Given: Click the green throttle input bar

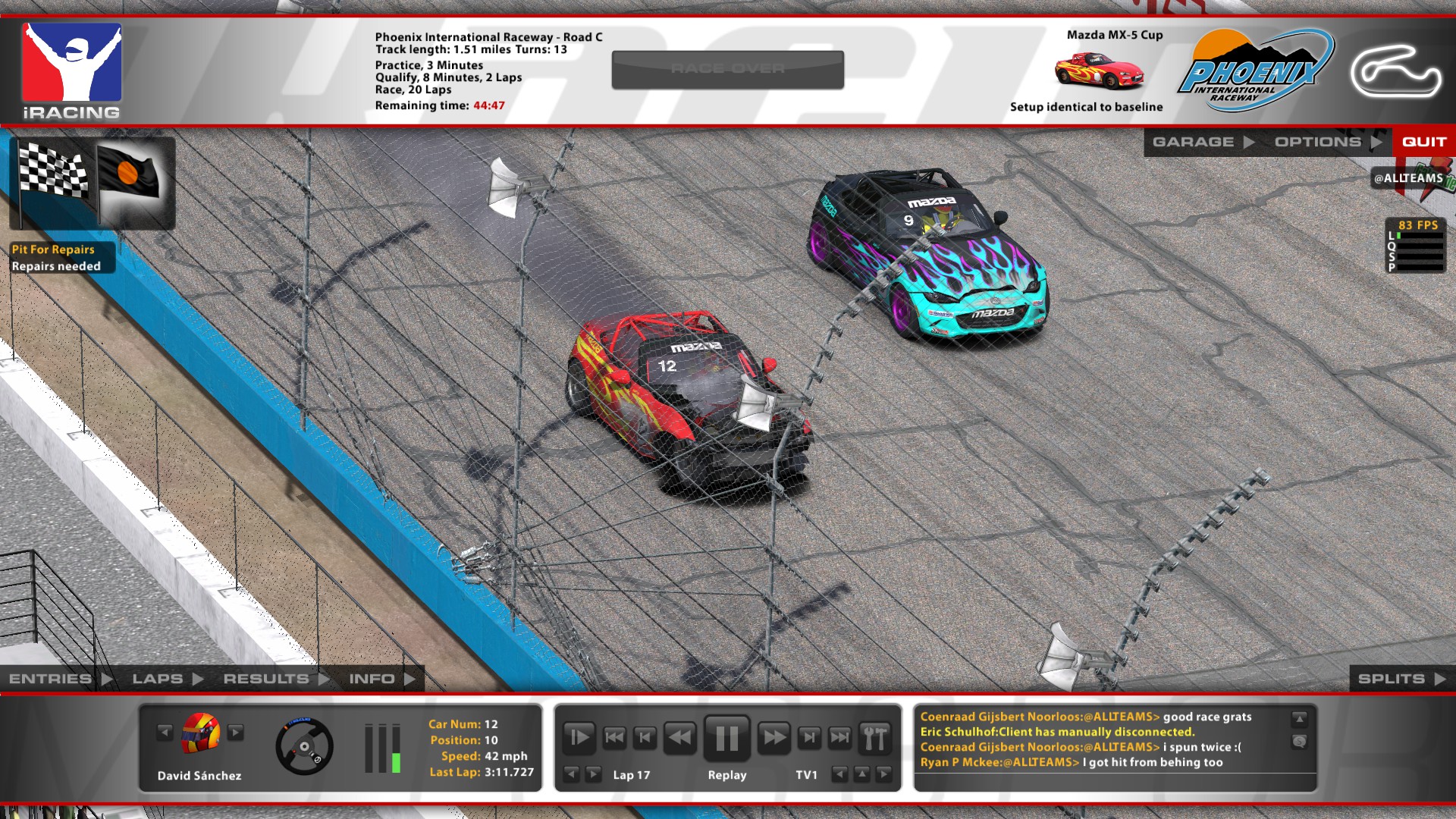Looking at the screenshot, I should [397, 762].
